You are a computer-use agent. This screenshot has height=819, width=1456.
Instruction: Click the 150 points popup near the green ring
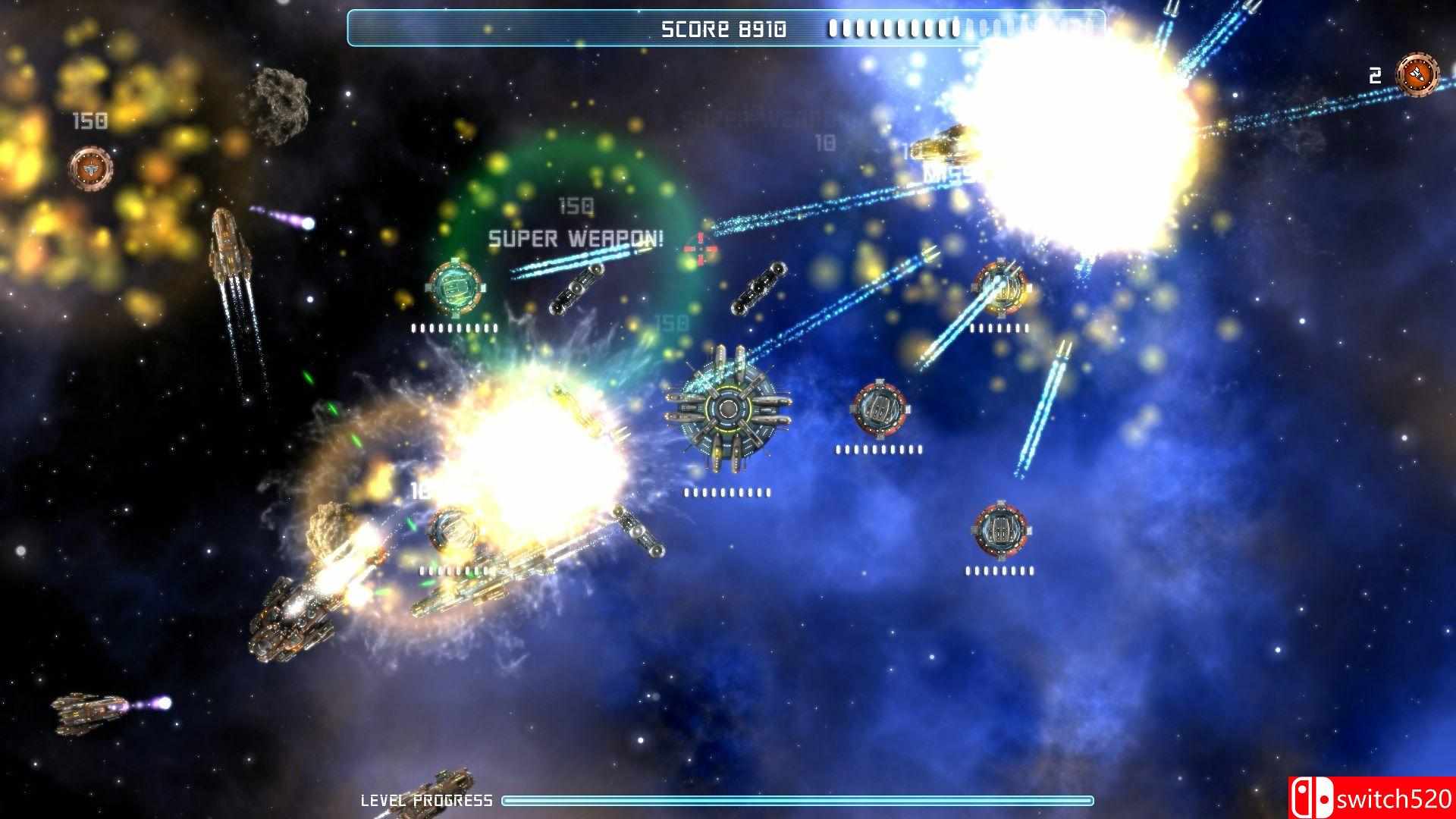[577, 205]
